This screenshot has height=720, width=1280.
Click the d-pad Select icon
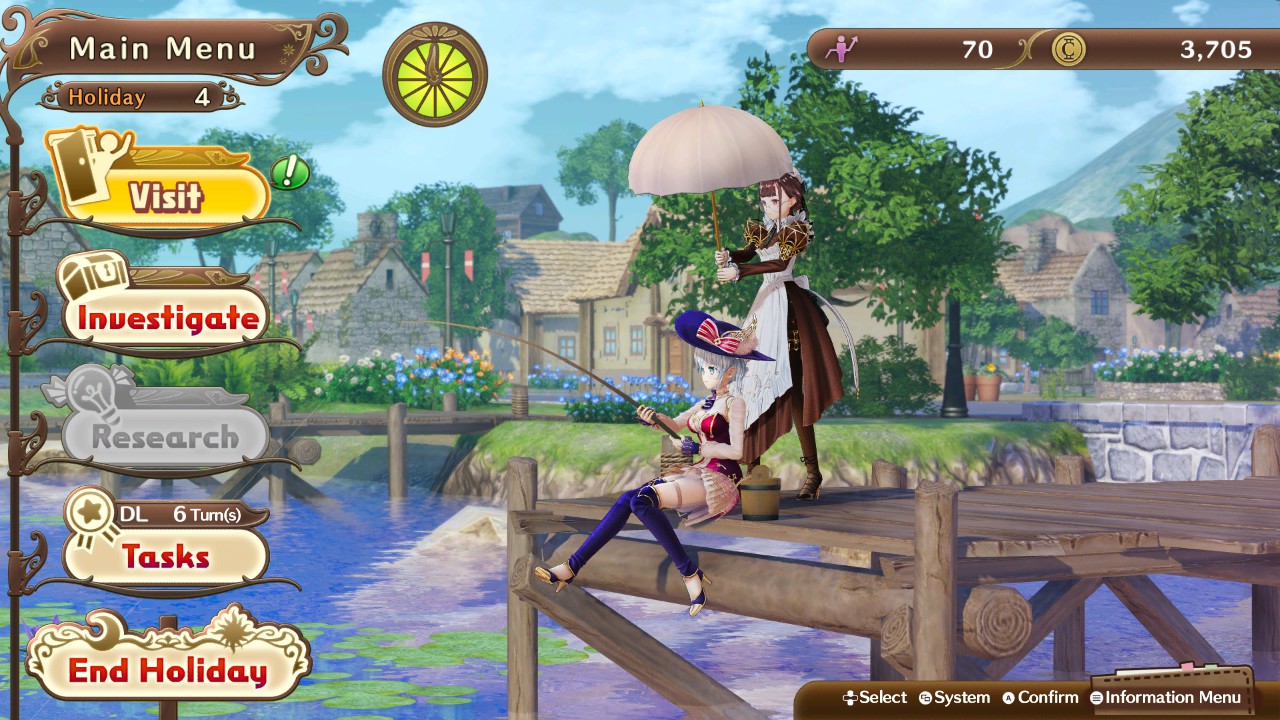pyautogui.click(x=849, y=698)
